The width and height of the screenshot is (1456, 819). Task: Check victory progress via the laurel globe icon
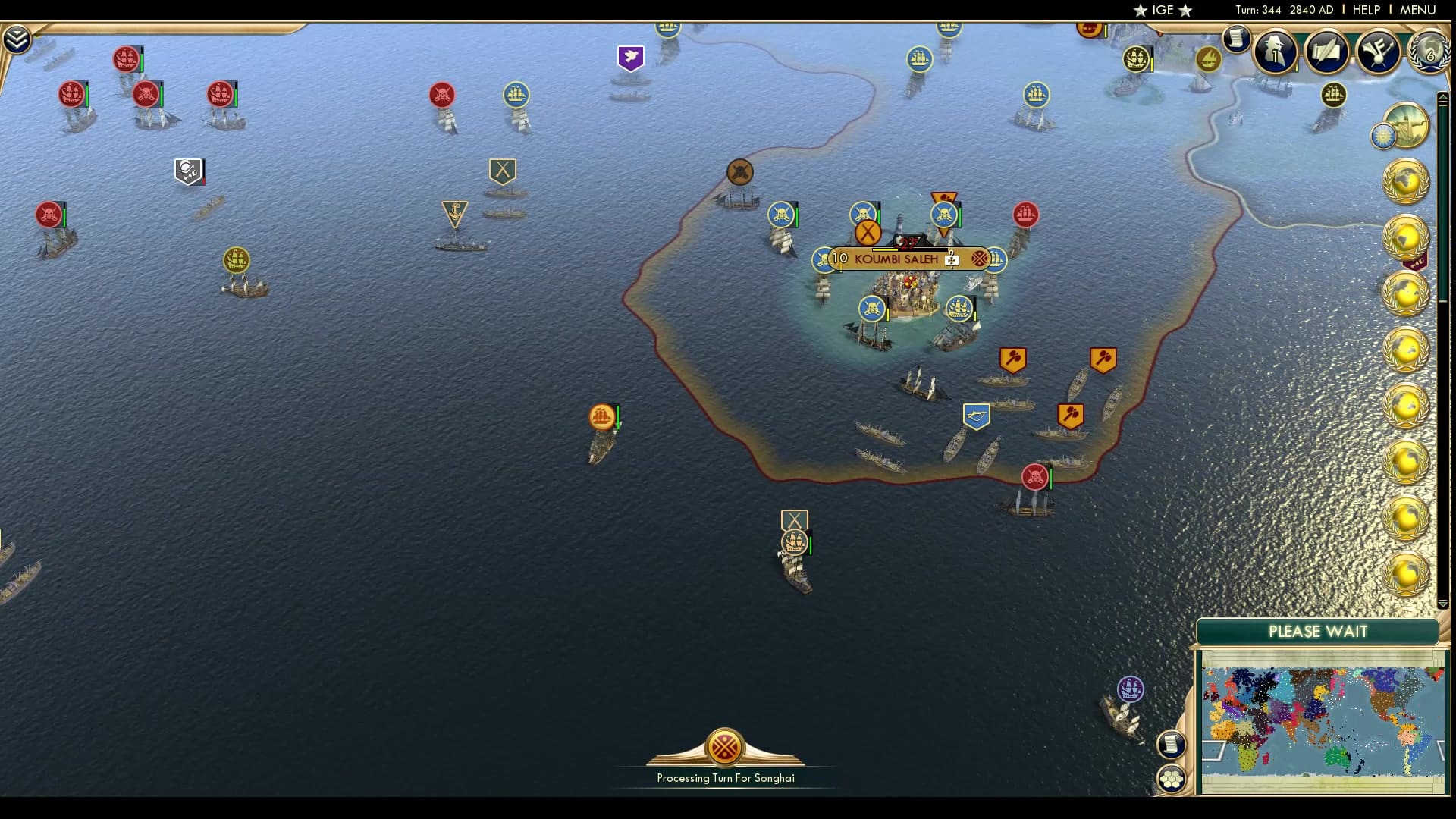[x=1429, y=52]
